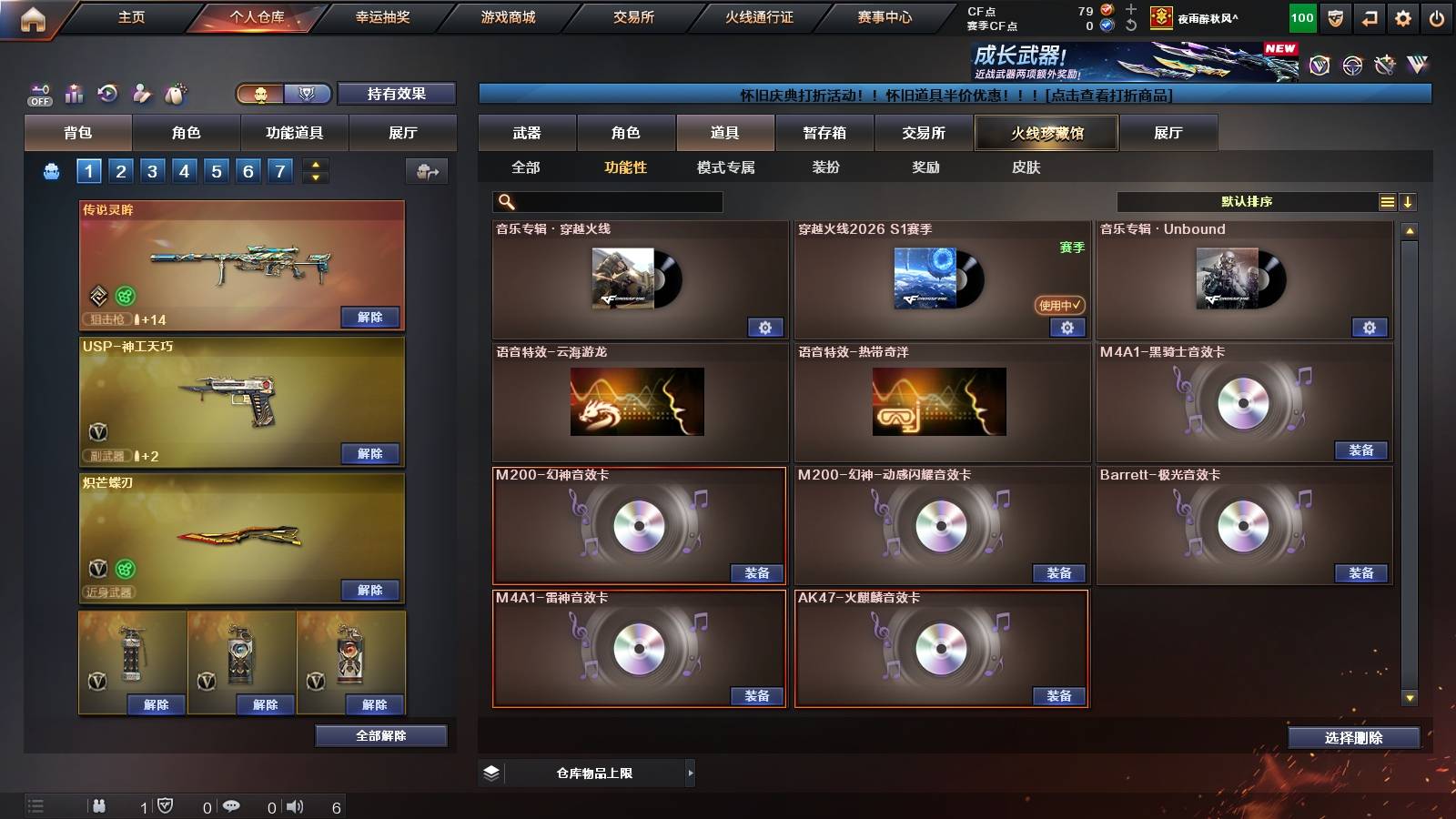The width and height of the screenshot is (1456, 819).
Task: Click the replay/history icon in the top-left row
Action: 106,94
